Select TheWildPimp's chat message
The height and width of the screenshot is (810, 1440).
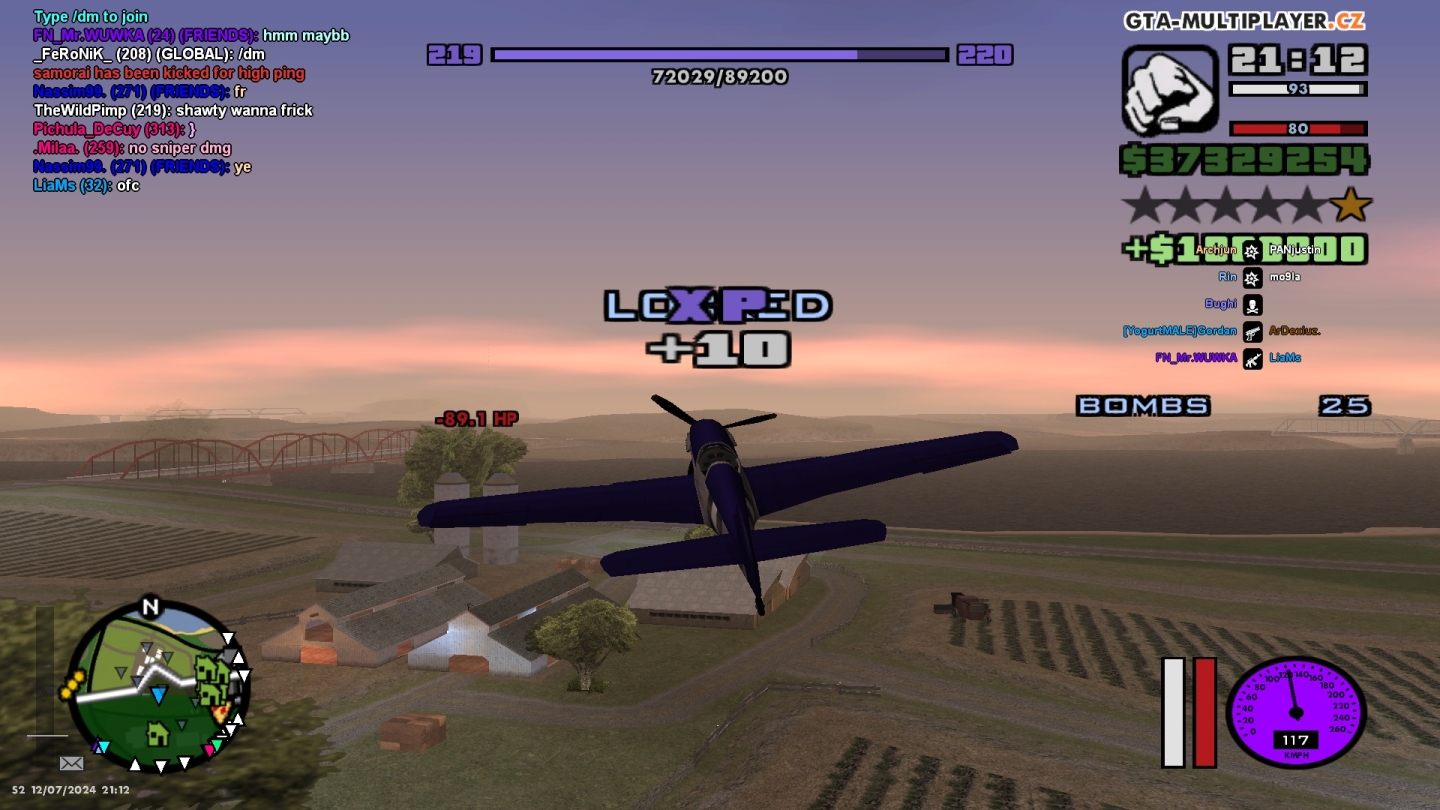click(x=173, y=110)
